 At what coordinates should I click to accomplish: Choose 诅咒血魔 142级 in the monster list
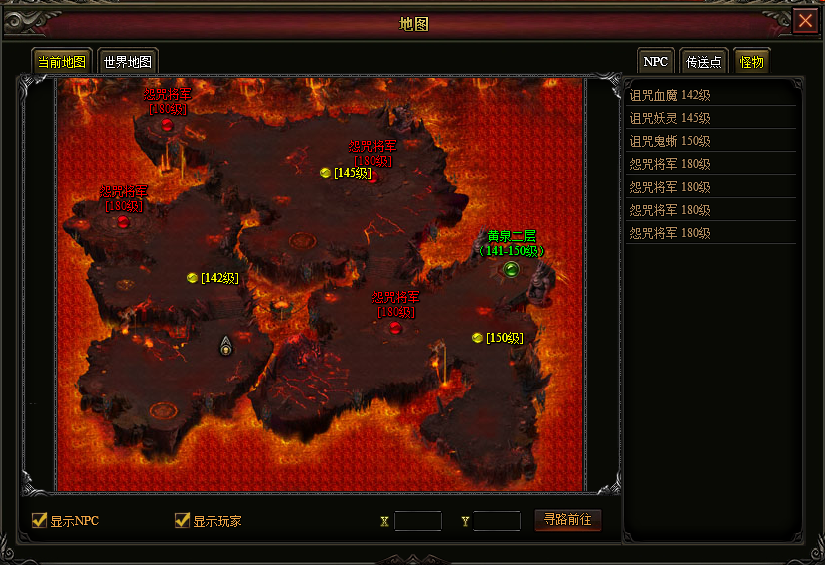(670, 95)
